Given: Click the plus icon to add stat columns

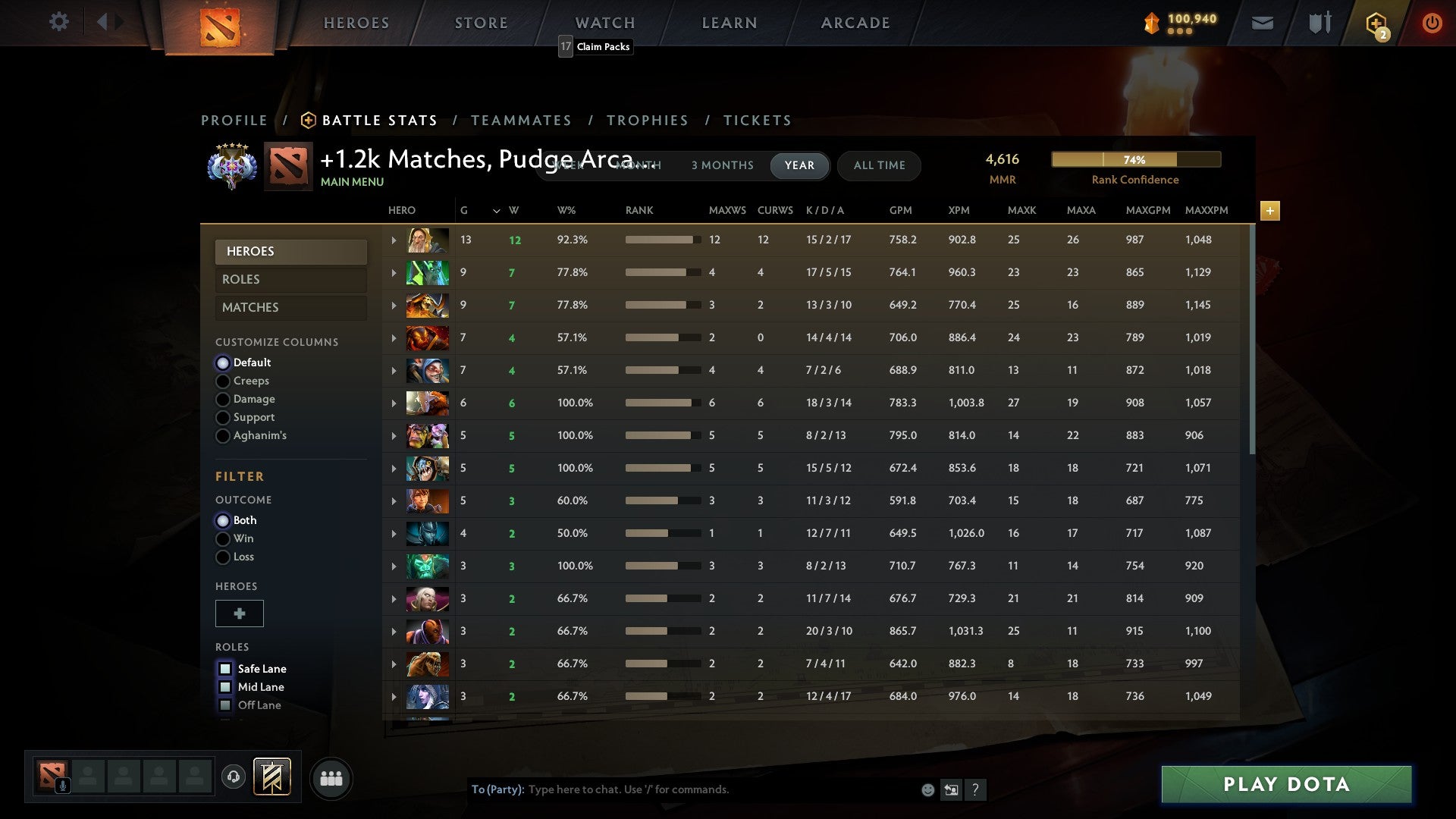Looking at the screenshot, I should 1270,211.
